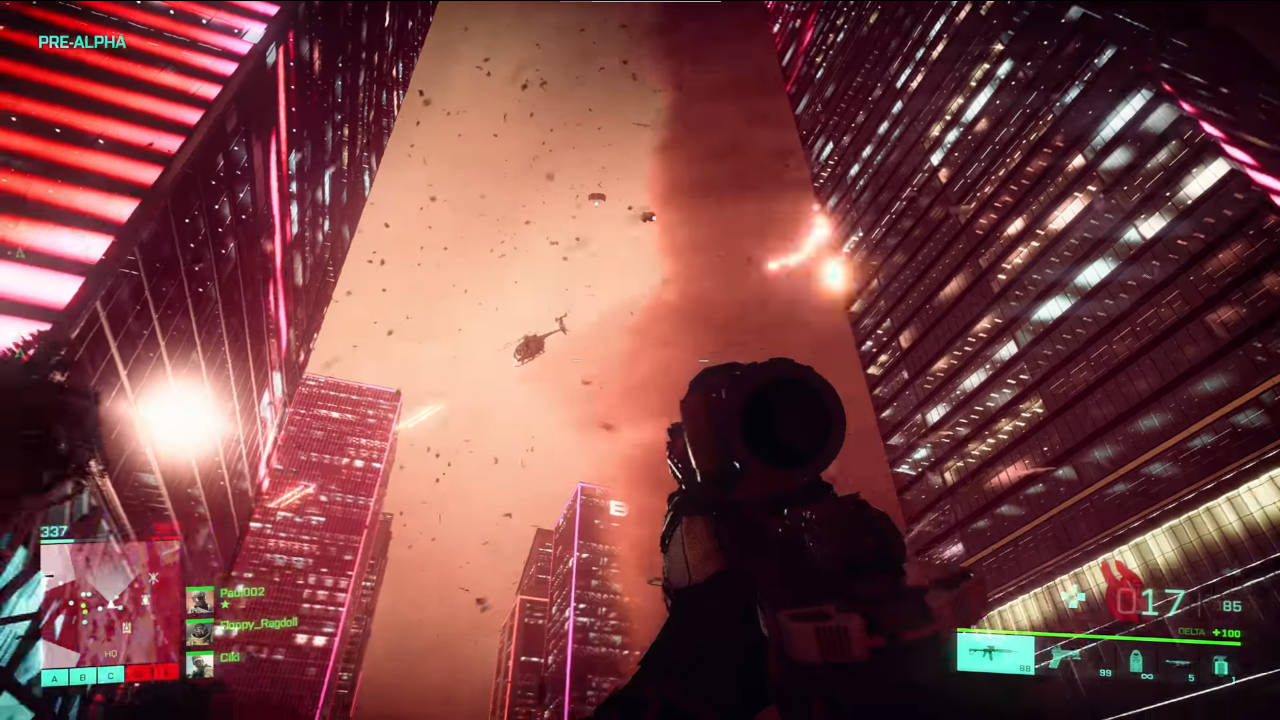The image size is (1280, 720).
Task: Switch to objective A on the minimap
Action: (x=54, y=679)
